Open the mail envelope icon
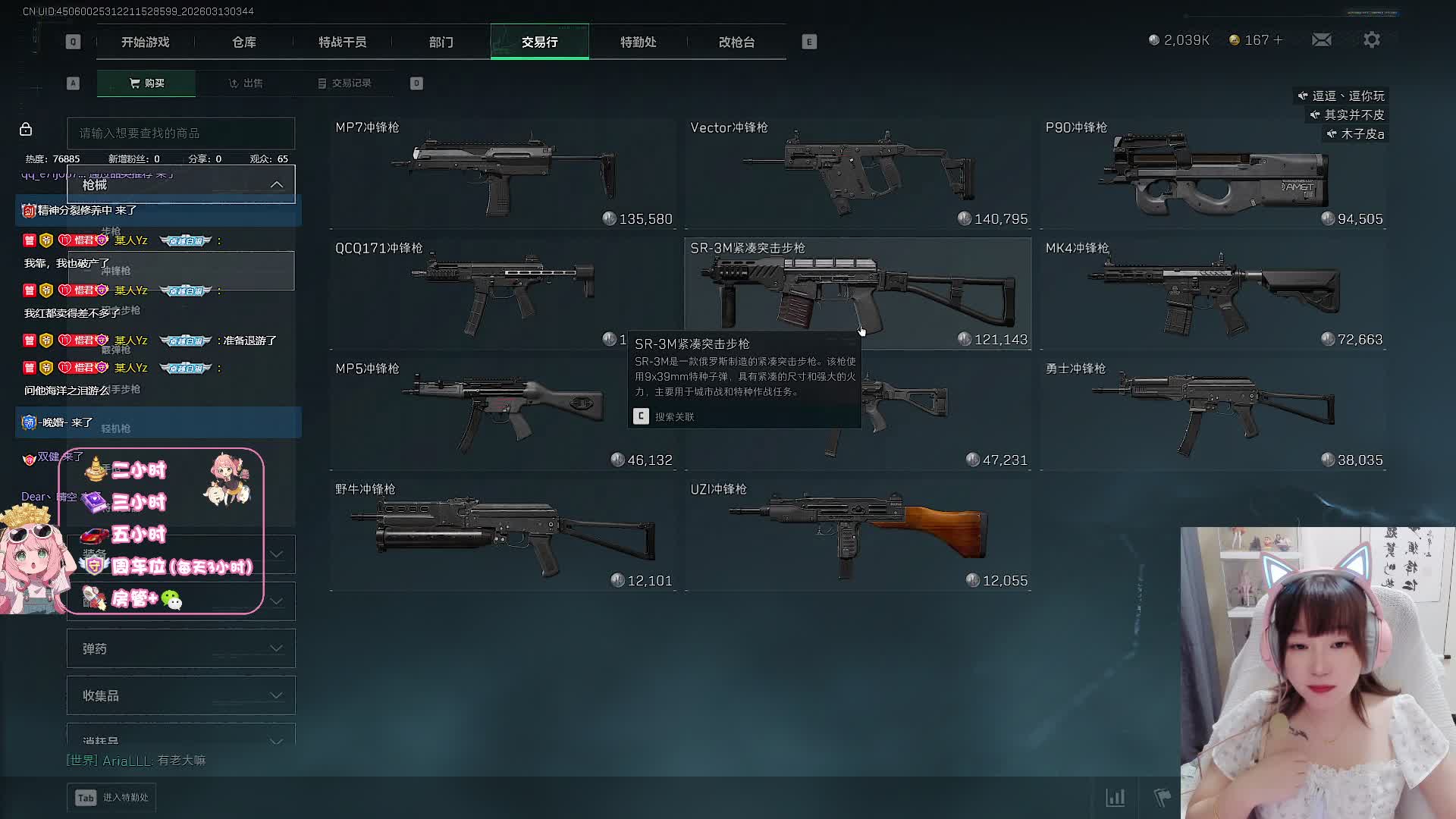Screen dimensions: 1456x819 pyautogui.click(x=1322, y=39)
